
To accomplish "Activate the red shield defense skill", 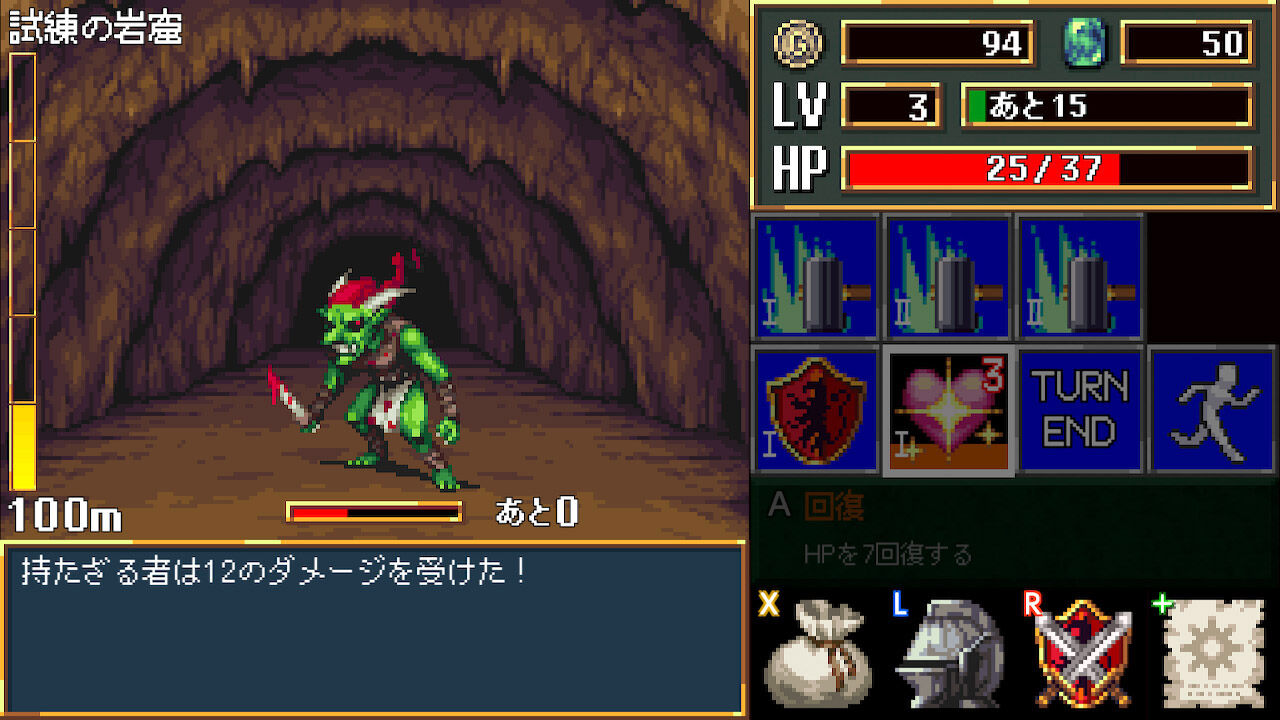I will click(815, 410).
